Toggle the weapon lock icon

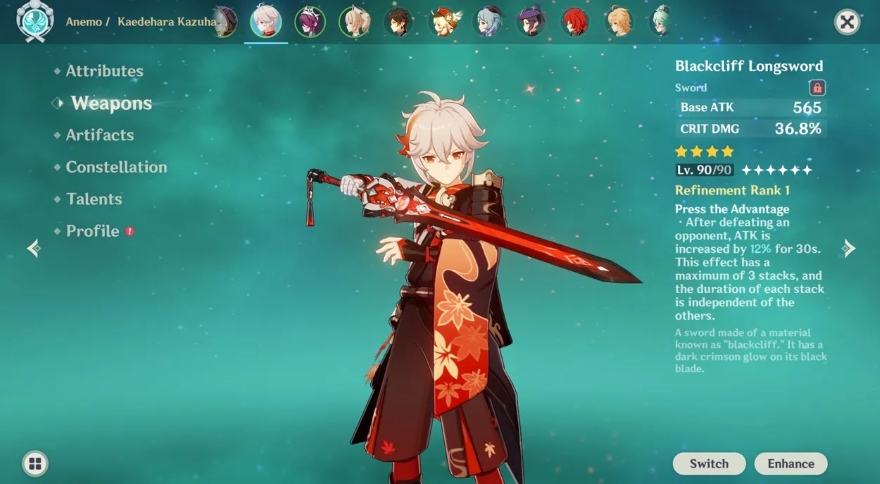tap(817, 88)
